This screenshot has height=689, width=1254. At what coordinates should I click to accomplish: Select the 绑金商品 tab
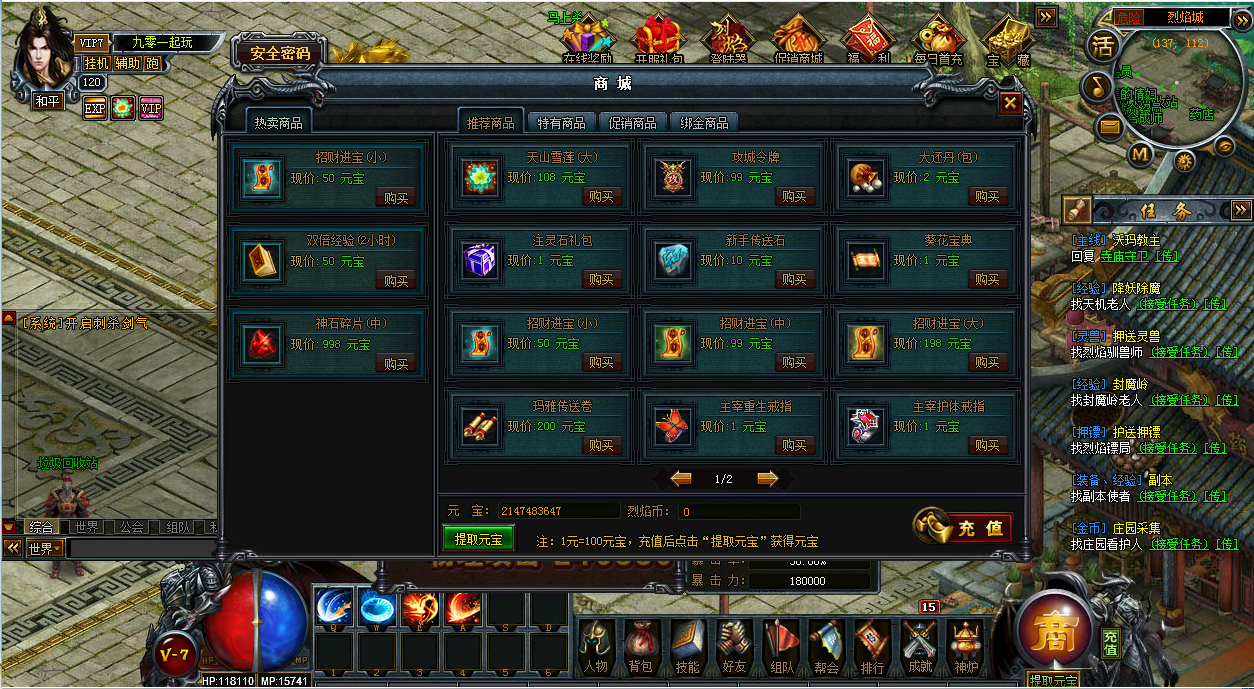click(x=703, y=123)
